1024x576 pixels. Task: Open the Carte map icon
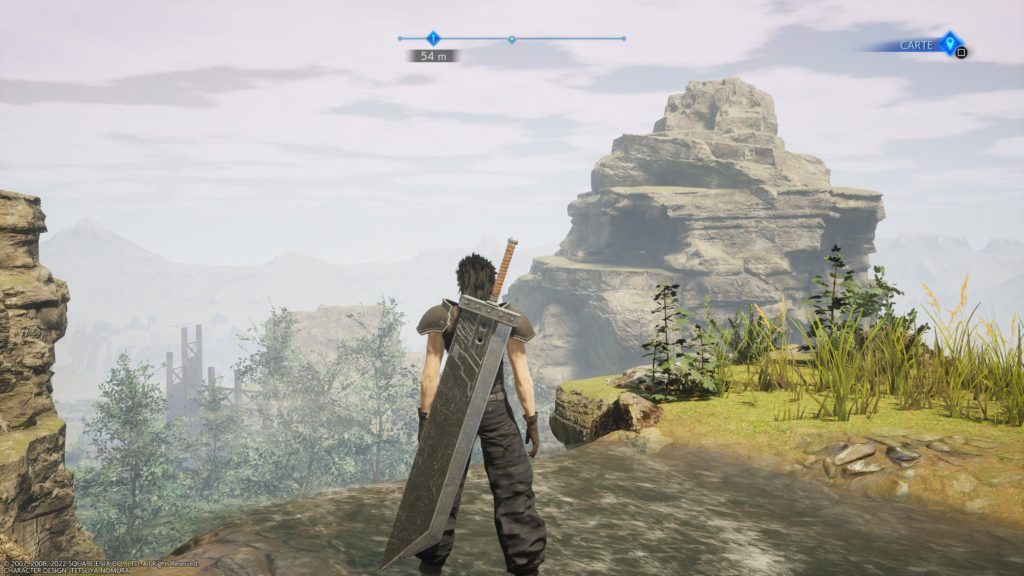(949, 43)
